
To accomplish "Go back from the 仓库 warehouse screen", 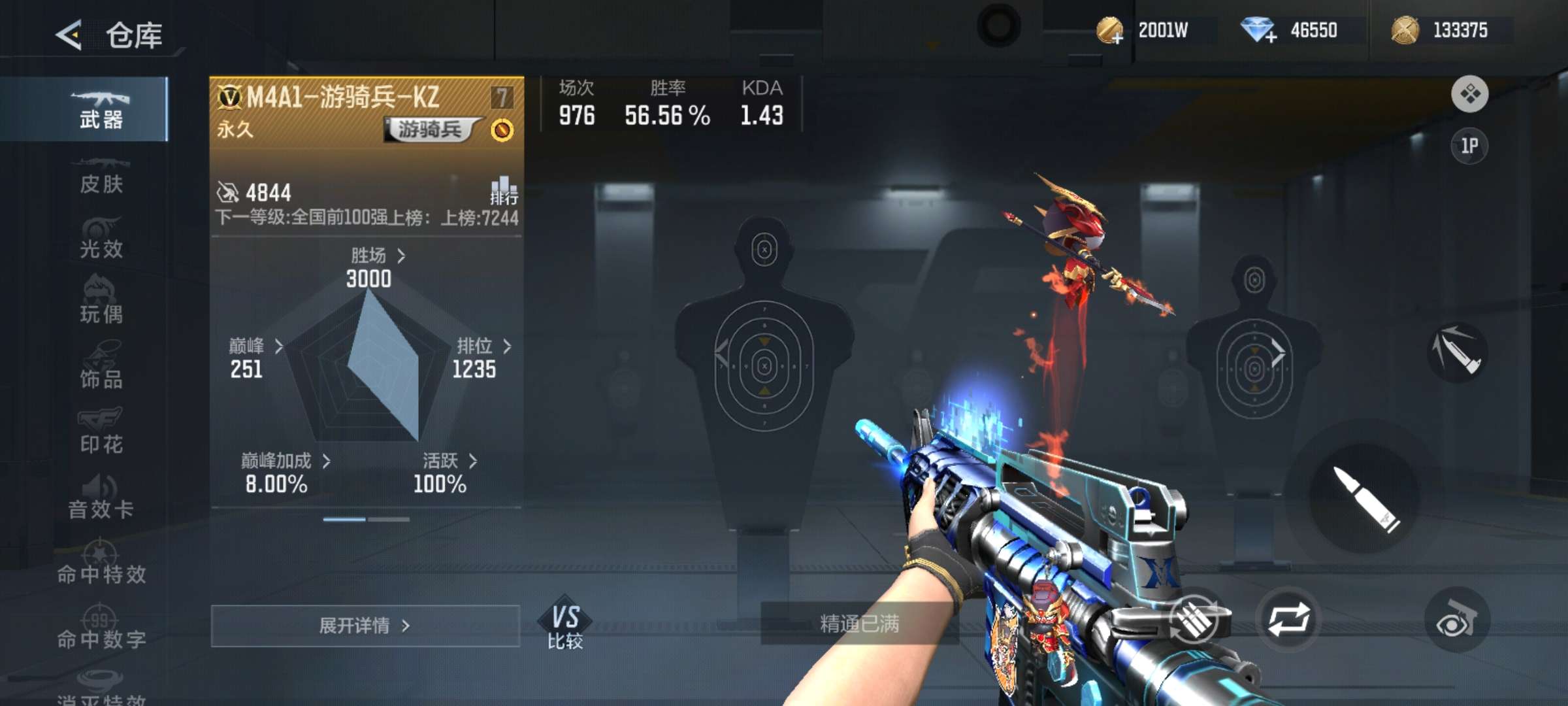I will pos(69,35).
